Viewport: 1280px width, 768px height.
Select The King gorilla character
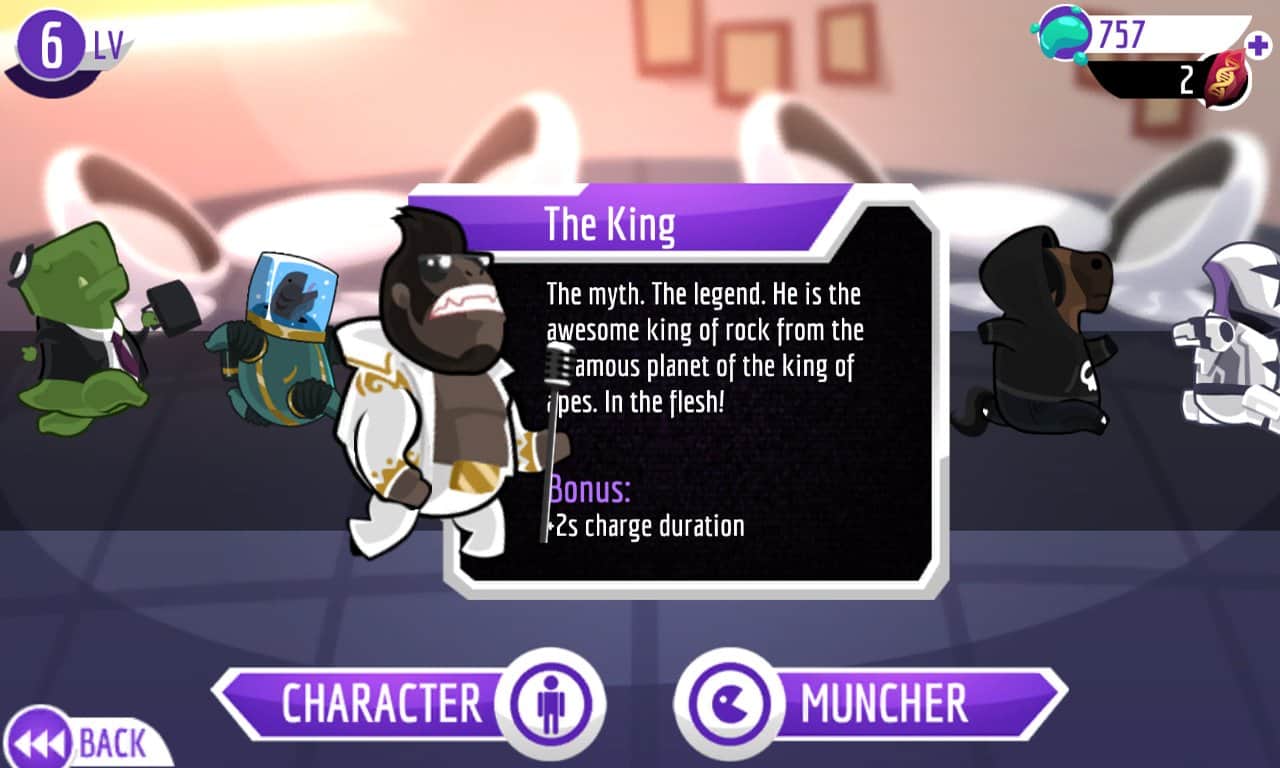(x=440, y=390)
